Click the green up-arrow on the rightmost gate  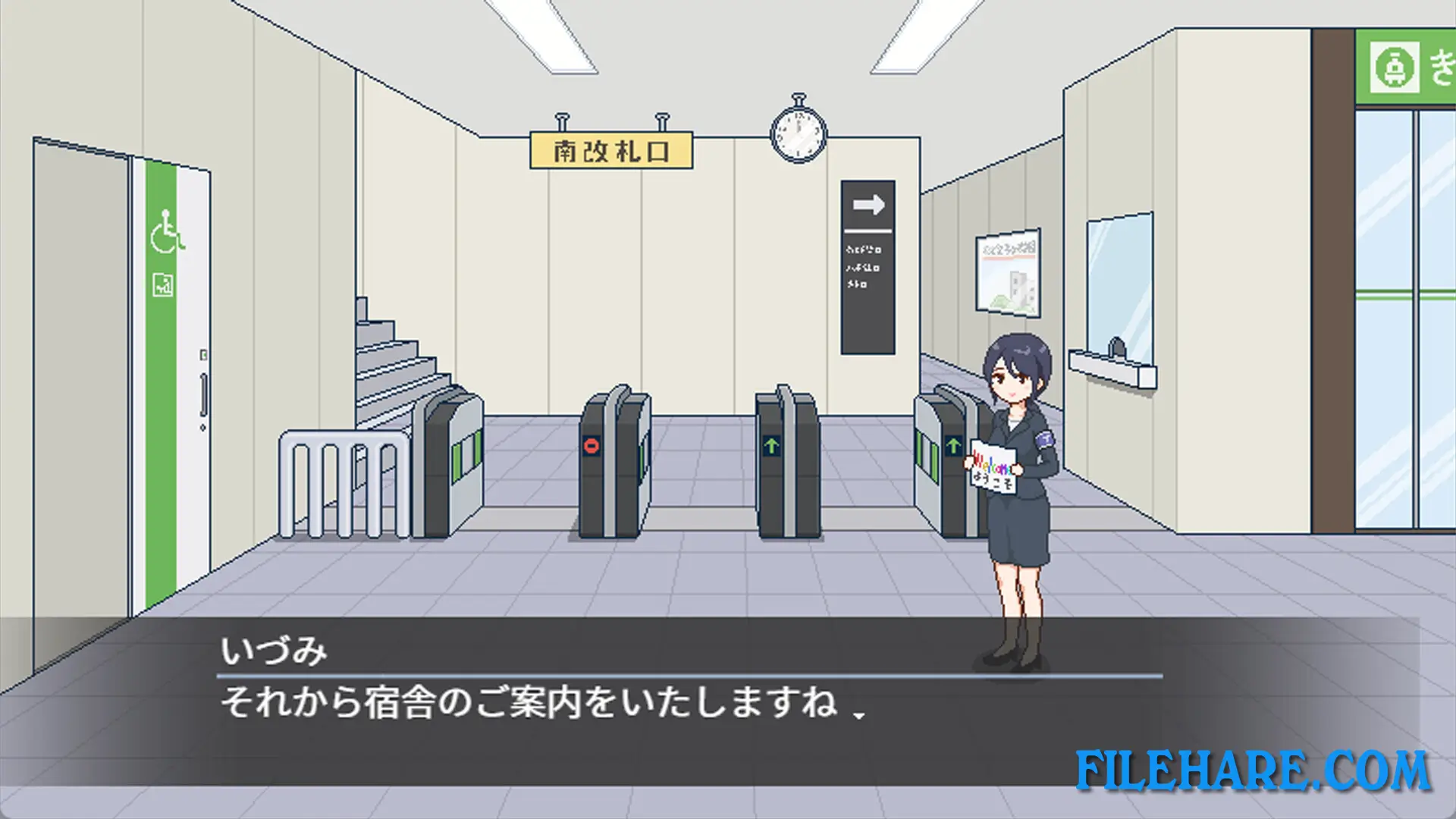(954, 447)
